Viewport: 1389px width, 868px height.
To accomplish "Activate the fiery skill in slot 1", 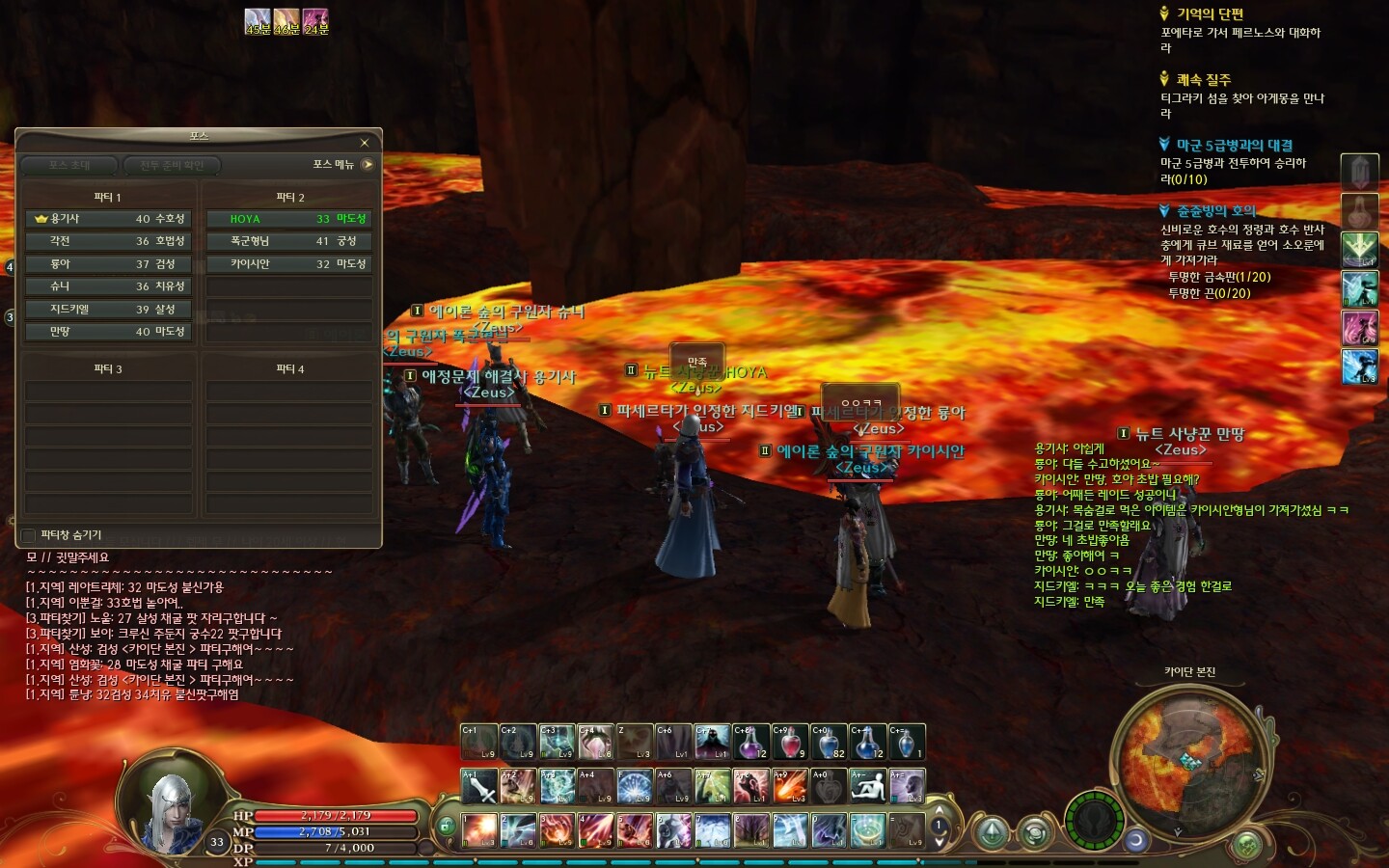I will coord(479,829).
